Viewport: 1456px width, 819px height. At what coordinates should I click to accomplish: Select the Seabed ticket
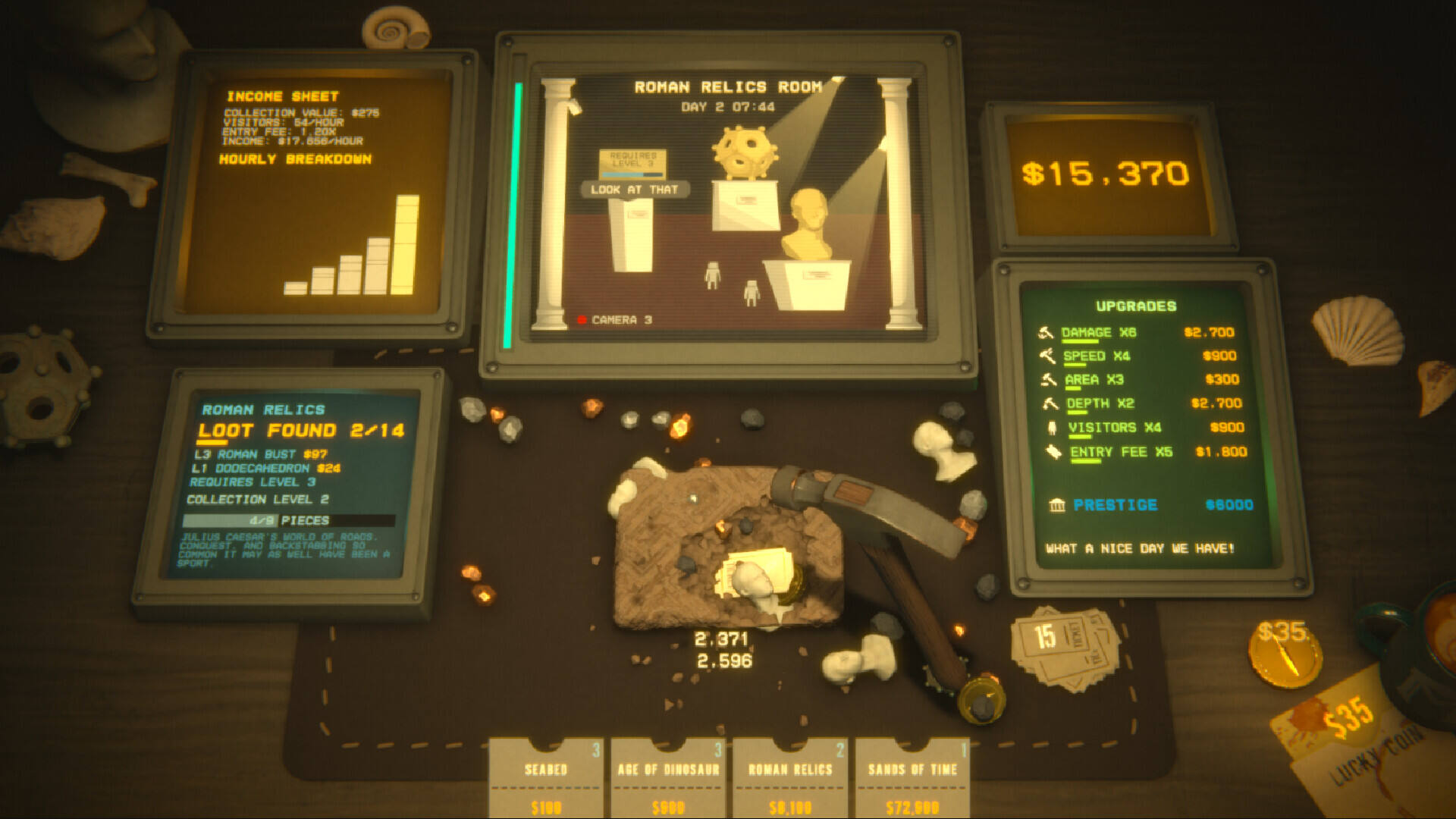tap(546, 777)
